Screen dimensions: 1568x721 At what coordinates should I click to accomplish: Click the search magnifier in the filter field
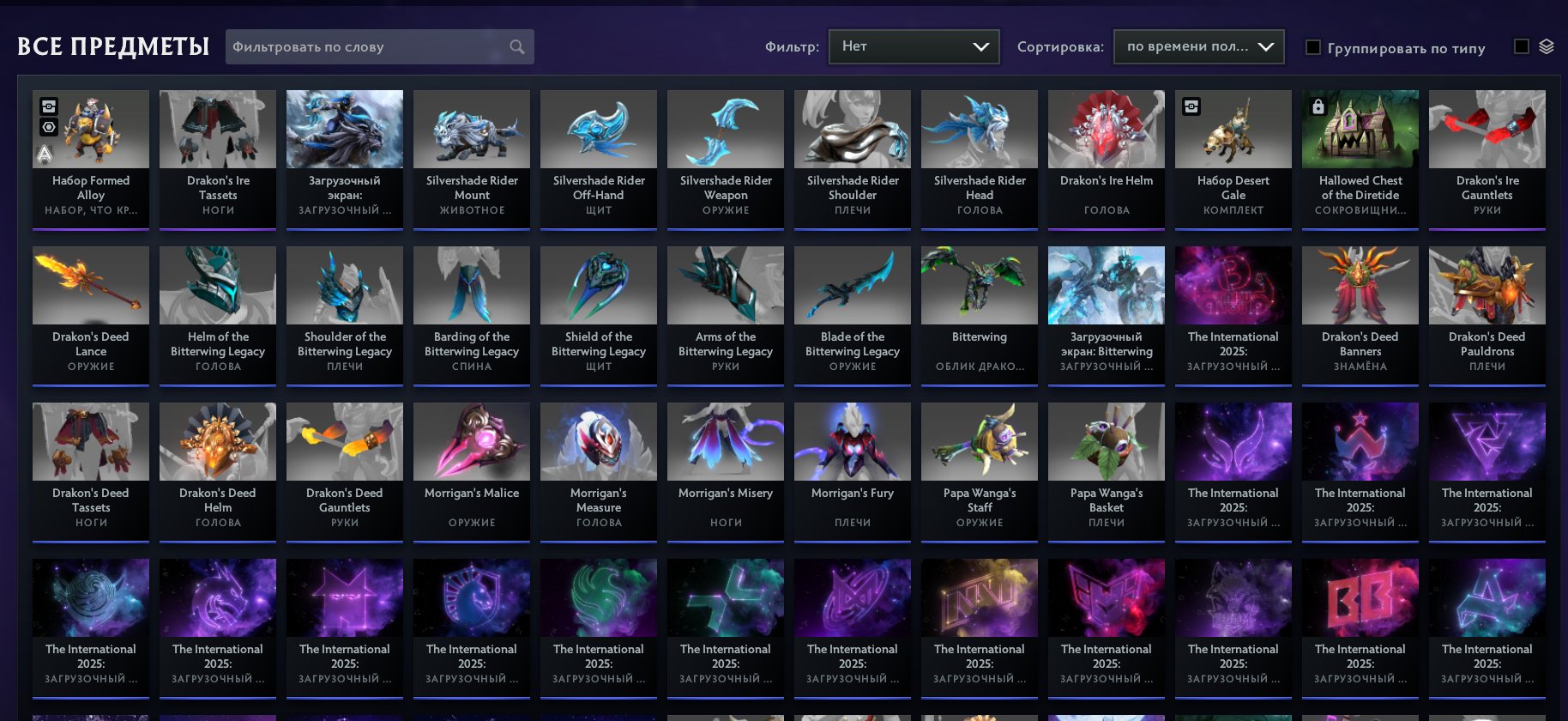click(516, 46)
